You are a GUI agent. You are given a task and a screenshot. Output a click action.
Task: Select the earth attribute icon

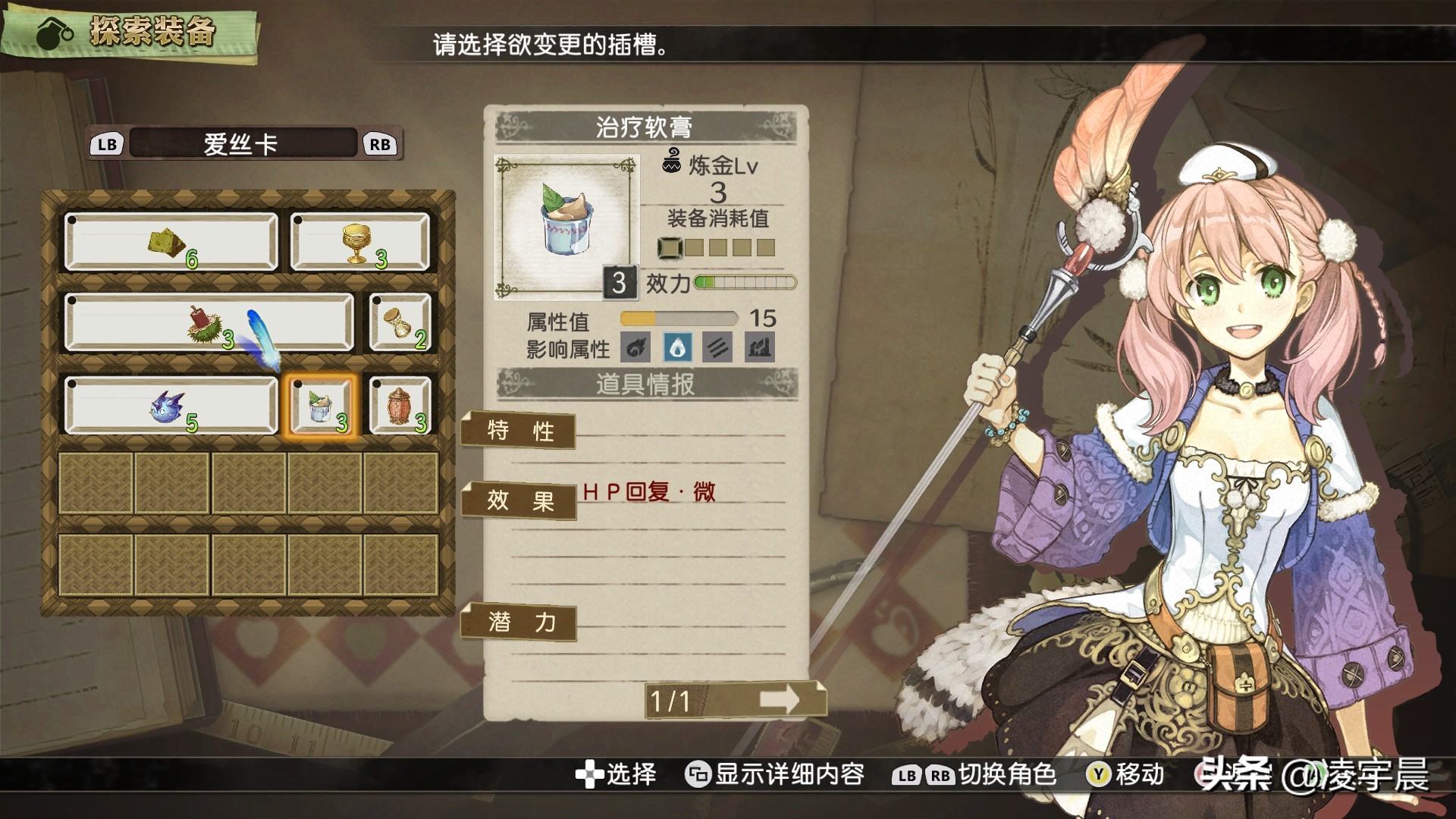tap(759, 347)
